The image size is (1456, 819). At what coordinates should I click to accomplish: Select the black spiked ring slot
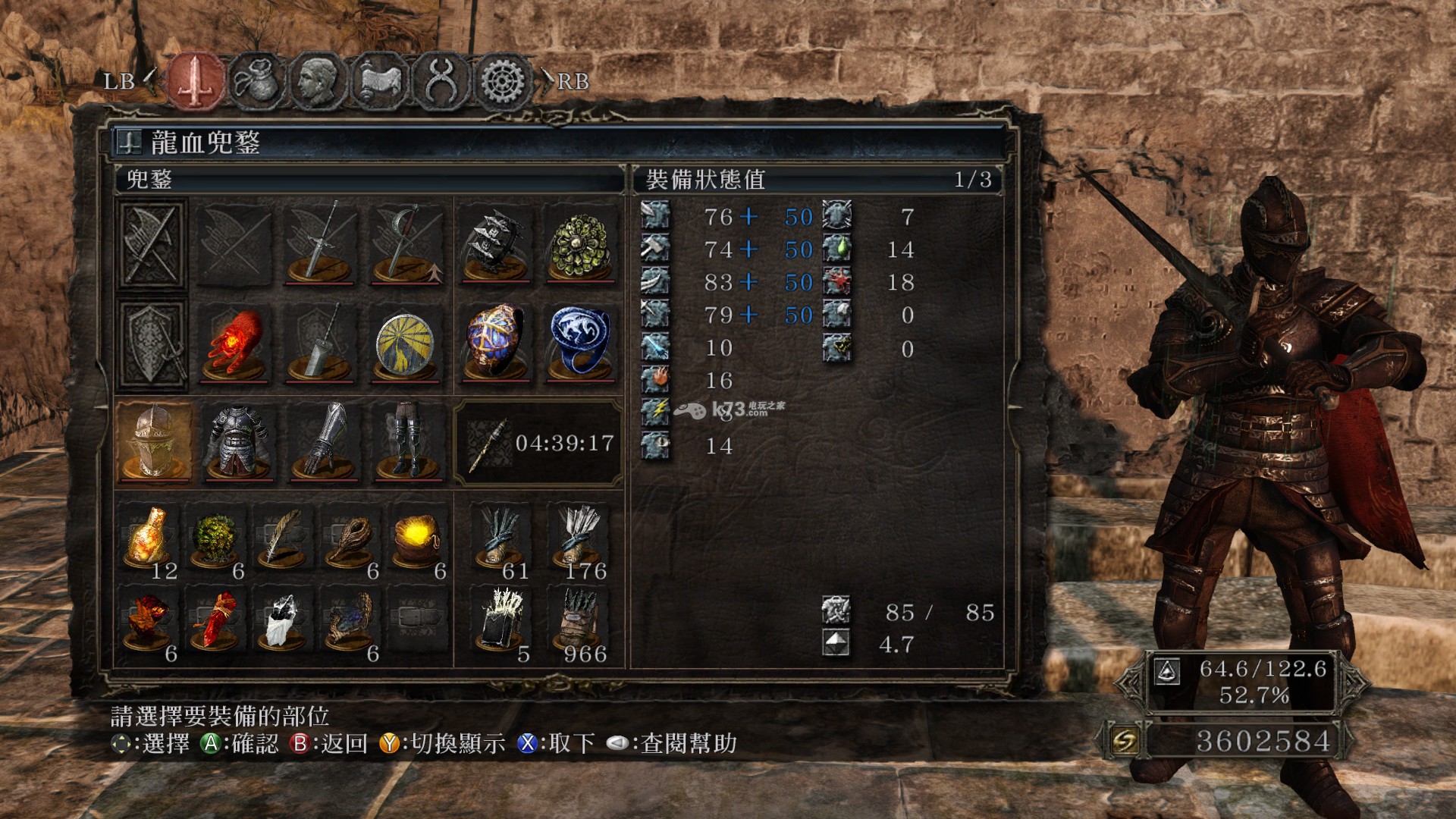point(496,244)
